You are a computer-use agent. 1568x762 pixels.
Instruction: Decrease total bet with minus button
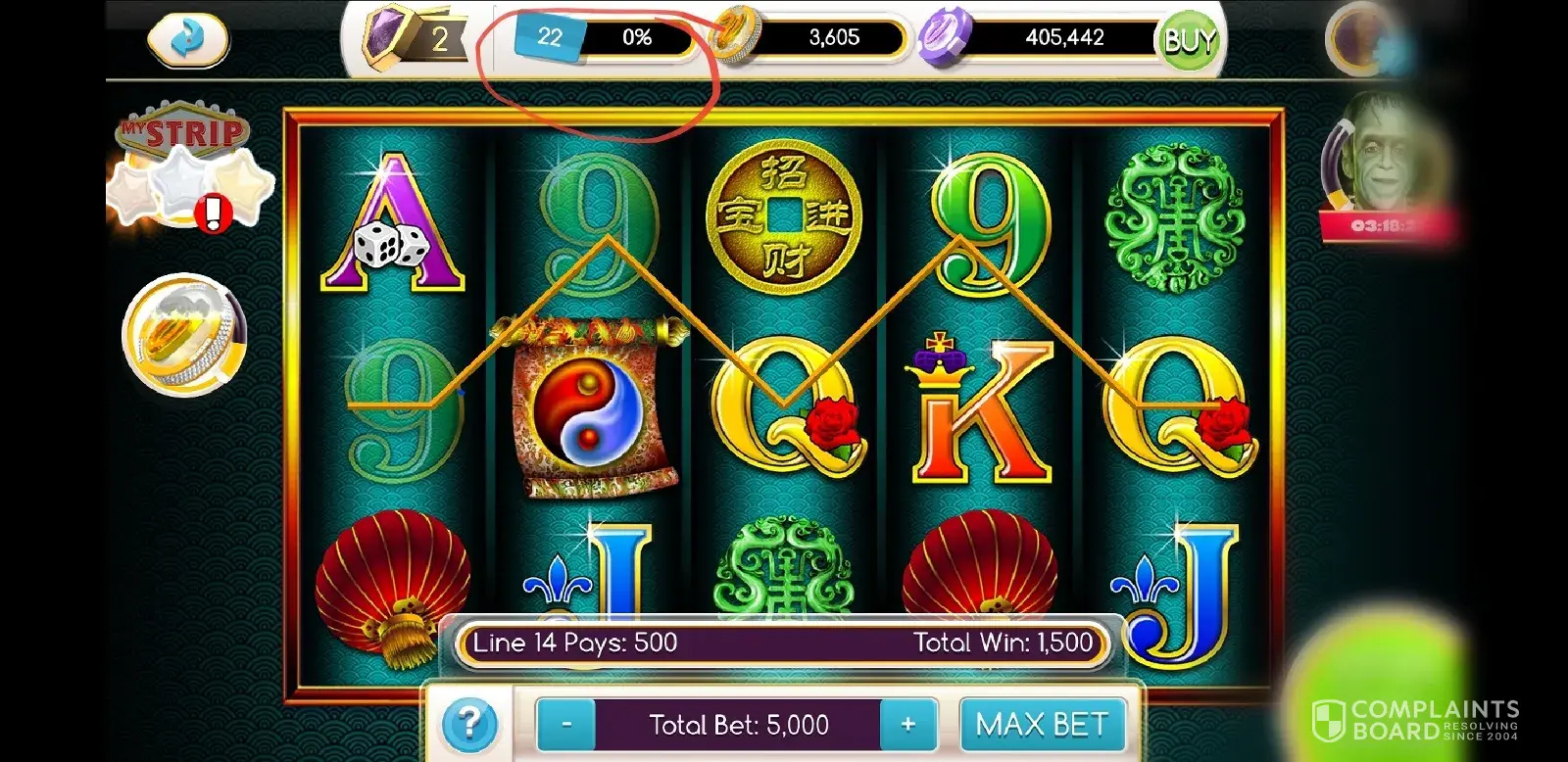[566, 726]
